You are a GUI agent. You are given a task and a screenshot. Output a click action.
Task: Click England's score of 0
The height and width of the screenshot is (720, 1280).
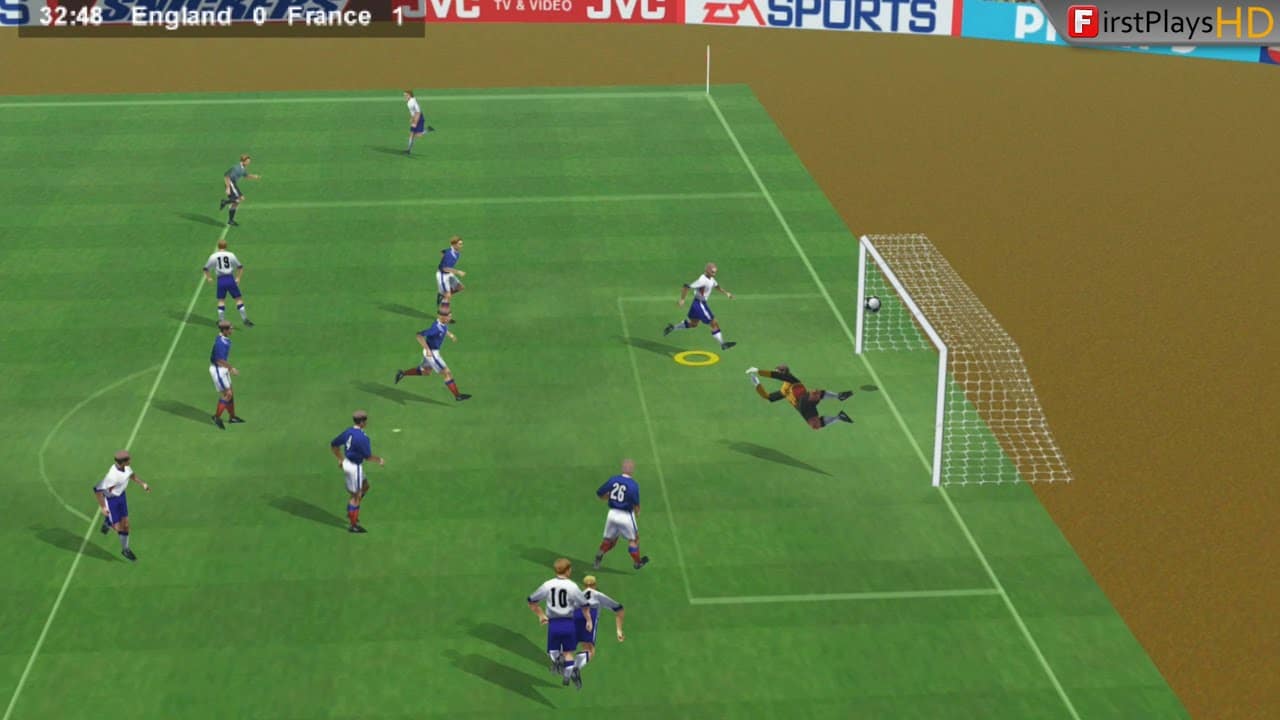(x=259, y=16)
